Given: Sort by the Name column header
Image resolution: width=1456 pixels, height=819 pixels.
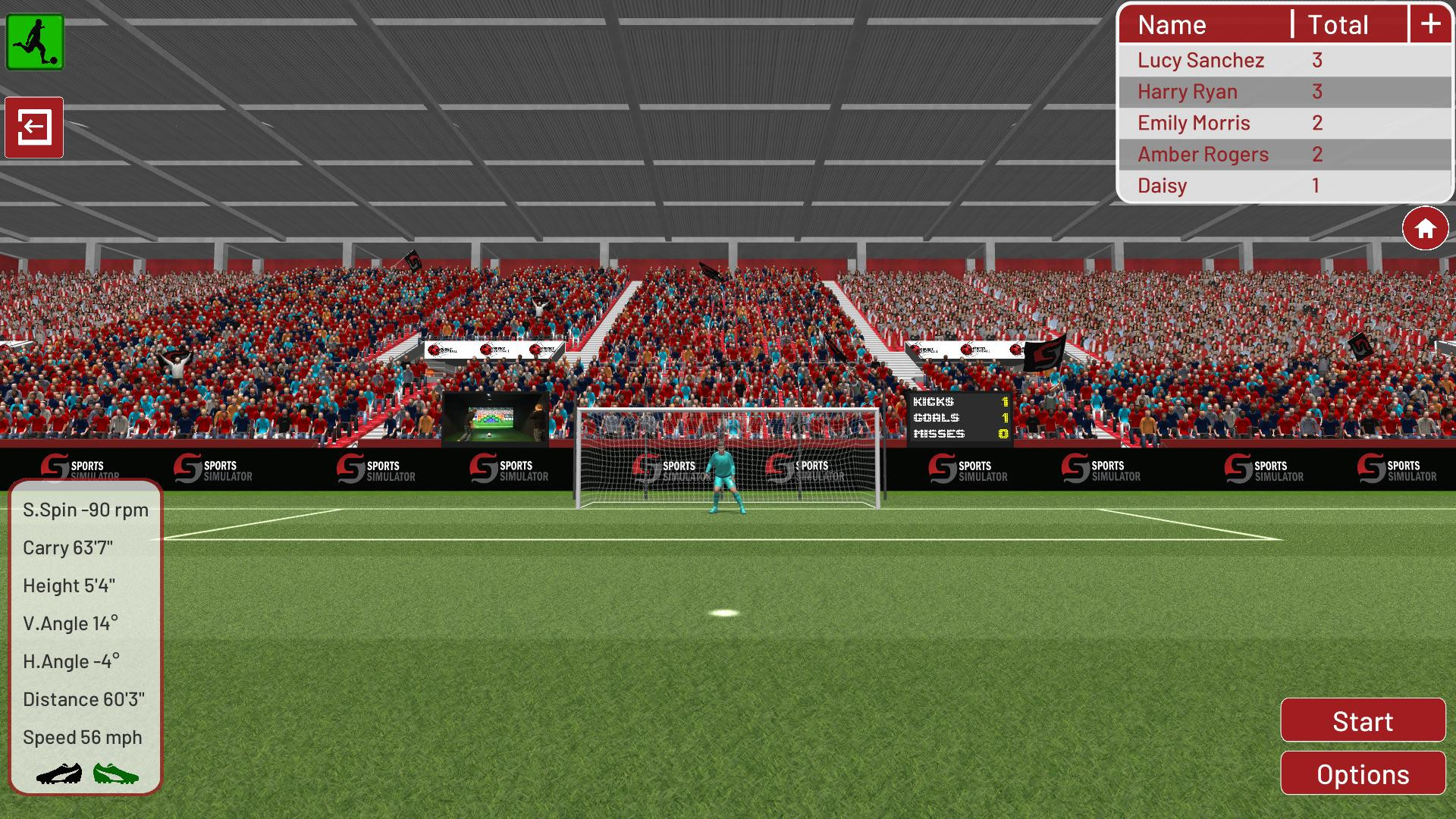Looking at the screenshot, I should 1172,24.
